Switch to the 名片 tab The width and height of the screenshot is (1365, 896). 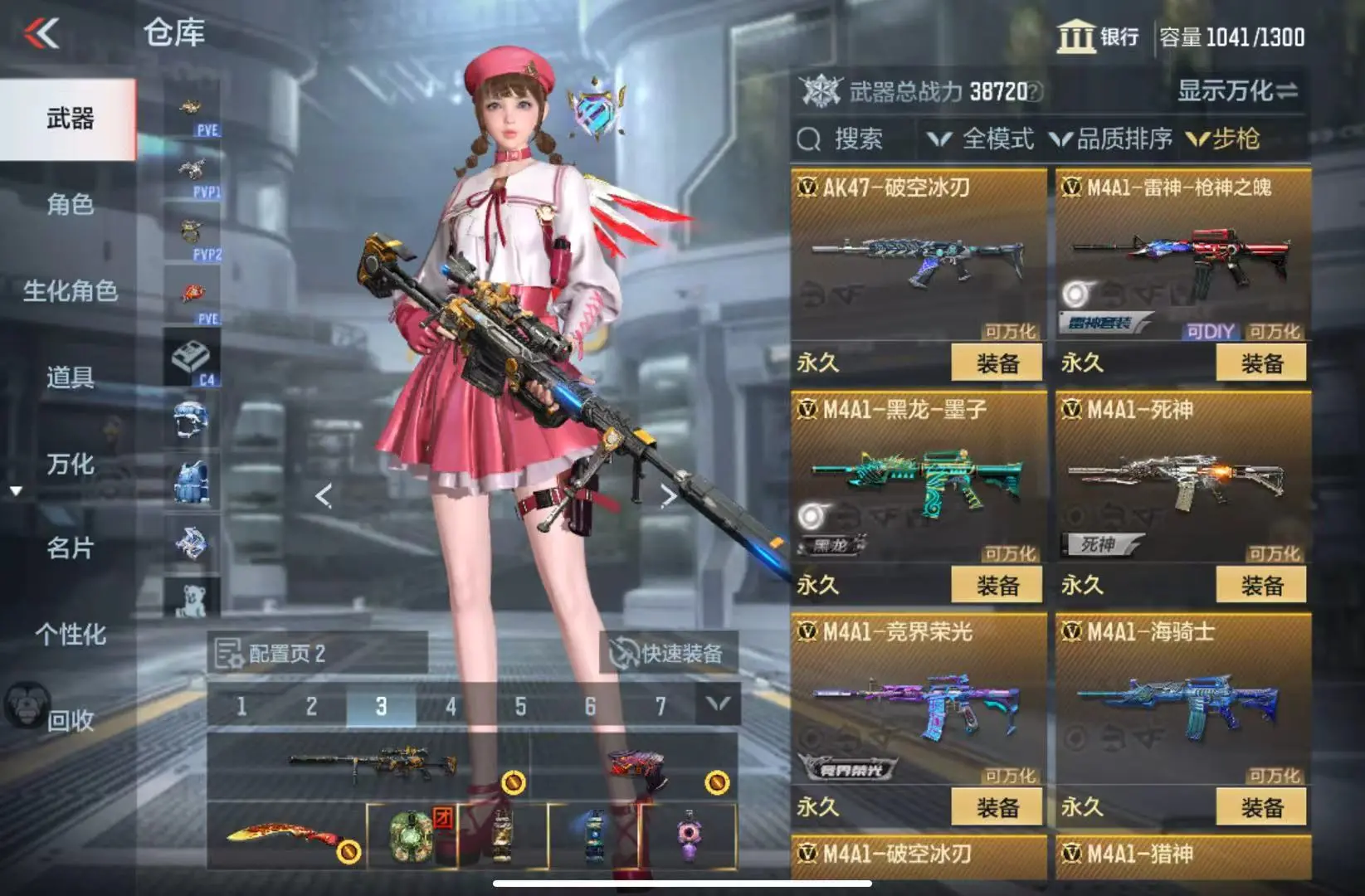[70, 548]
